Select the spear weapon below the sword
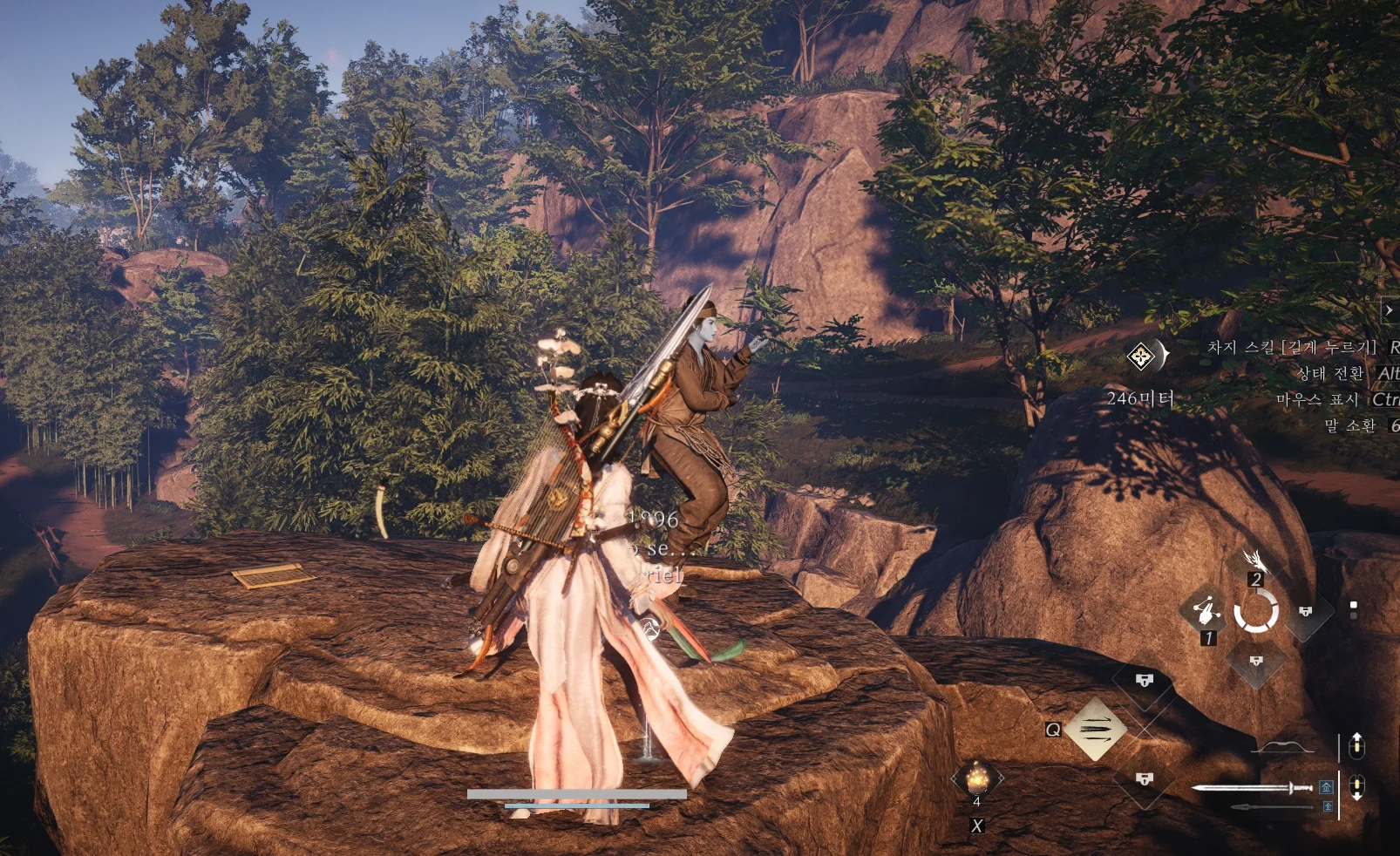 tap(1272, 807)
